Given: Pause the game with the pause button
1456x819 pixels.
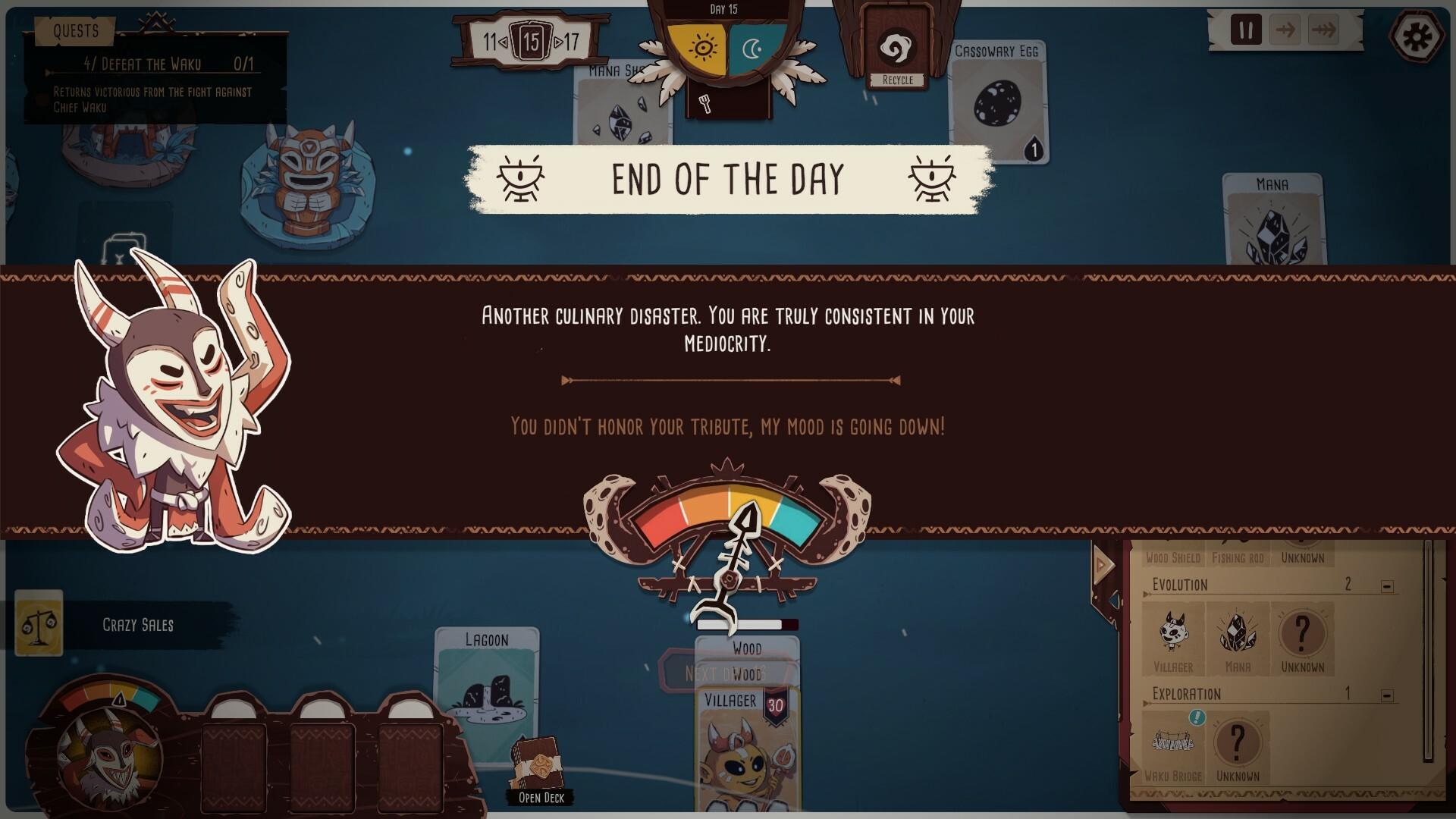Looking at the screenshot, I should (x=1245, y=30).
